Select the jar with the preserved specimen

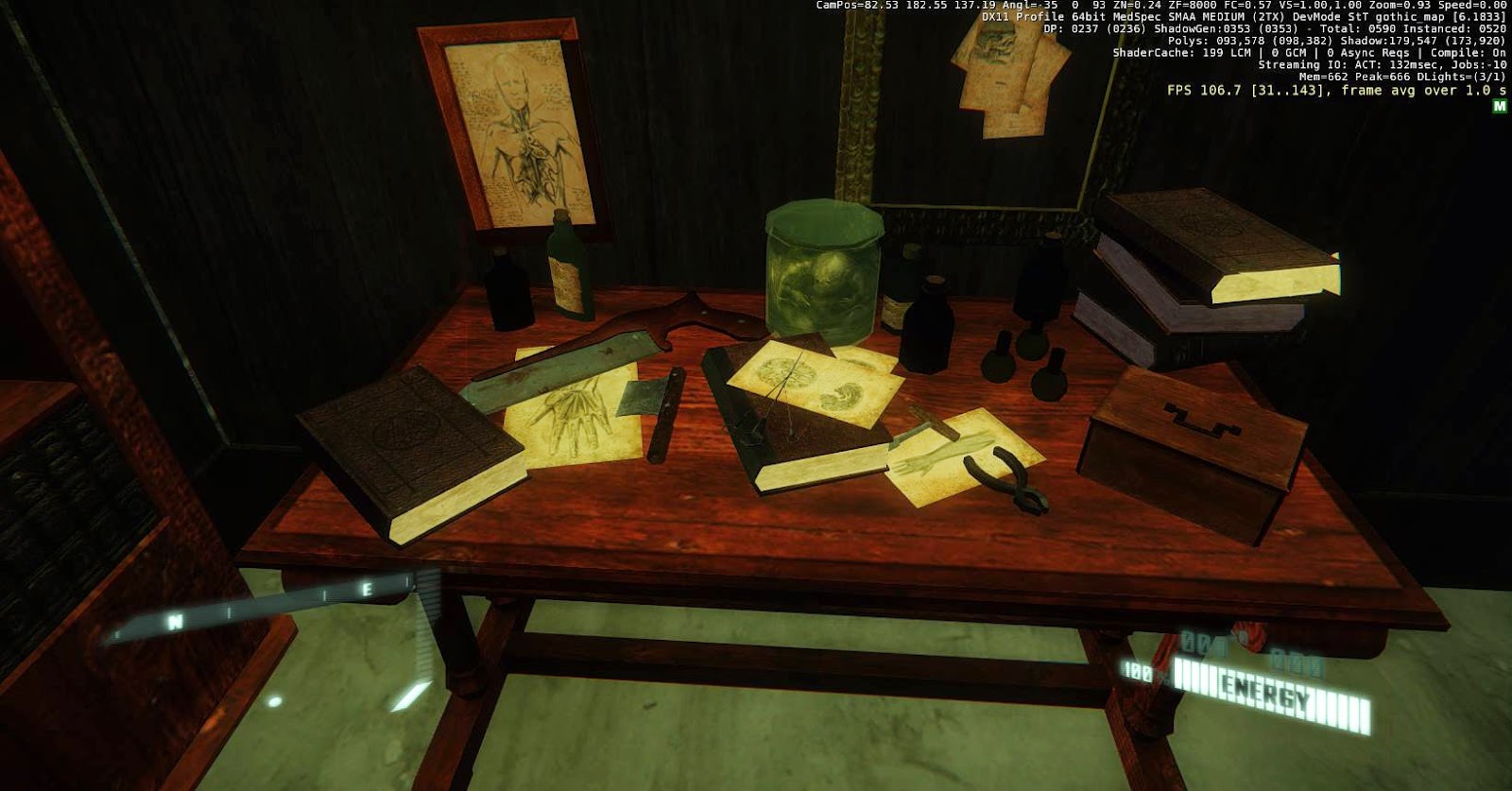coord(823,274)
